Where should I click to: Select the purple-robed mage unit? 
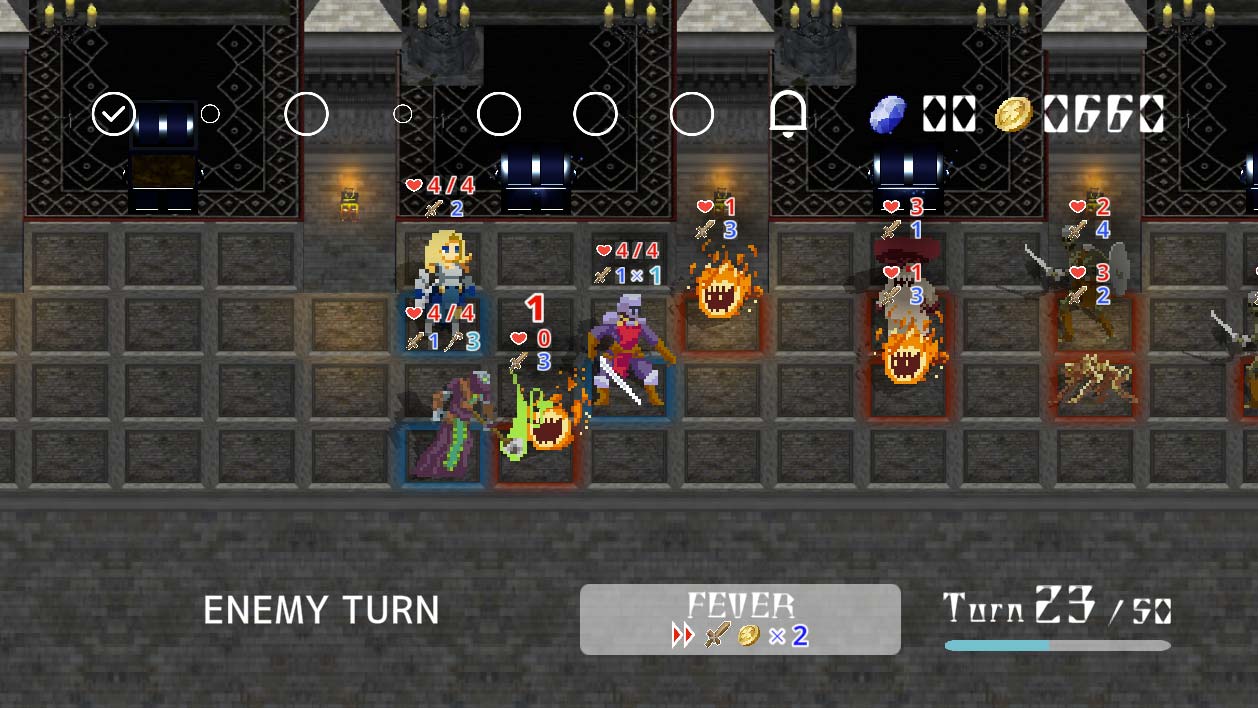click(x=449, y=426)
